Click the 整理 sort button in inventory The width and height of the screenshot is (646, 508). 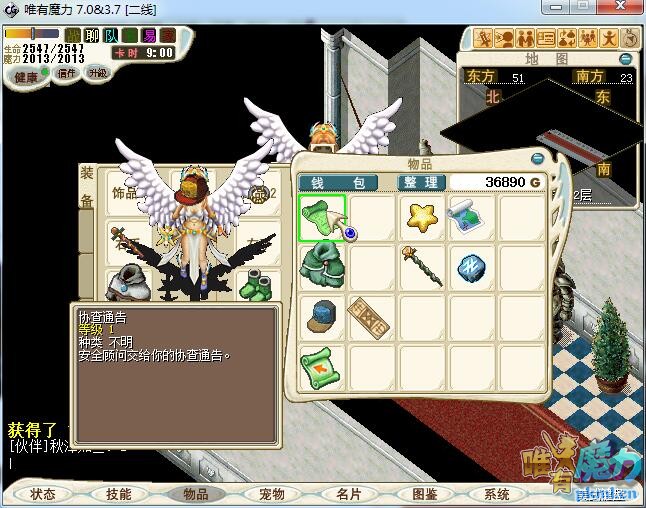coord(420,183)
